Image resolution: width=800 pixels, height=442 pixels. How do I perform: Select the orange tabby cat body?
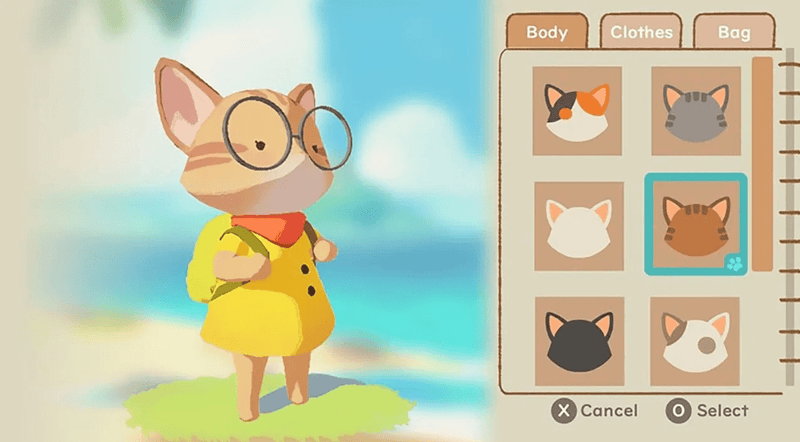(x=695, y=224)
